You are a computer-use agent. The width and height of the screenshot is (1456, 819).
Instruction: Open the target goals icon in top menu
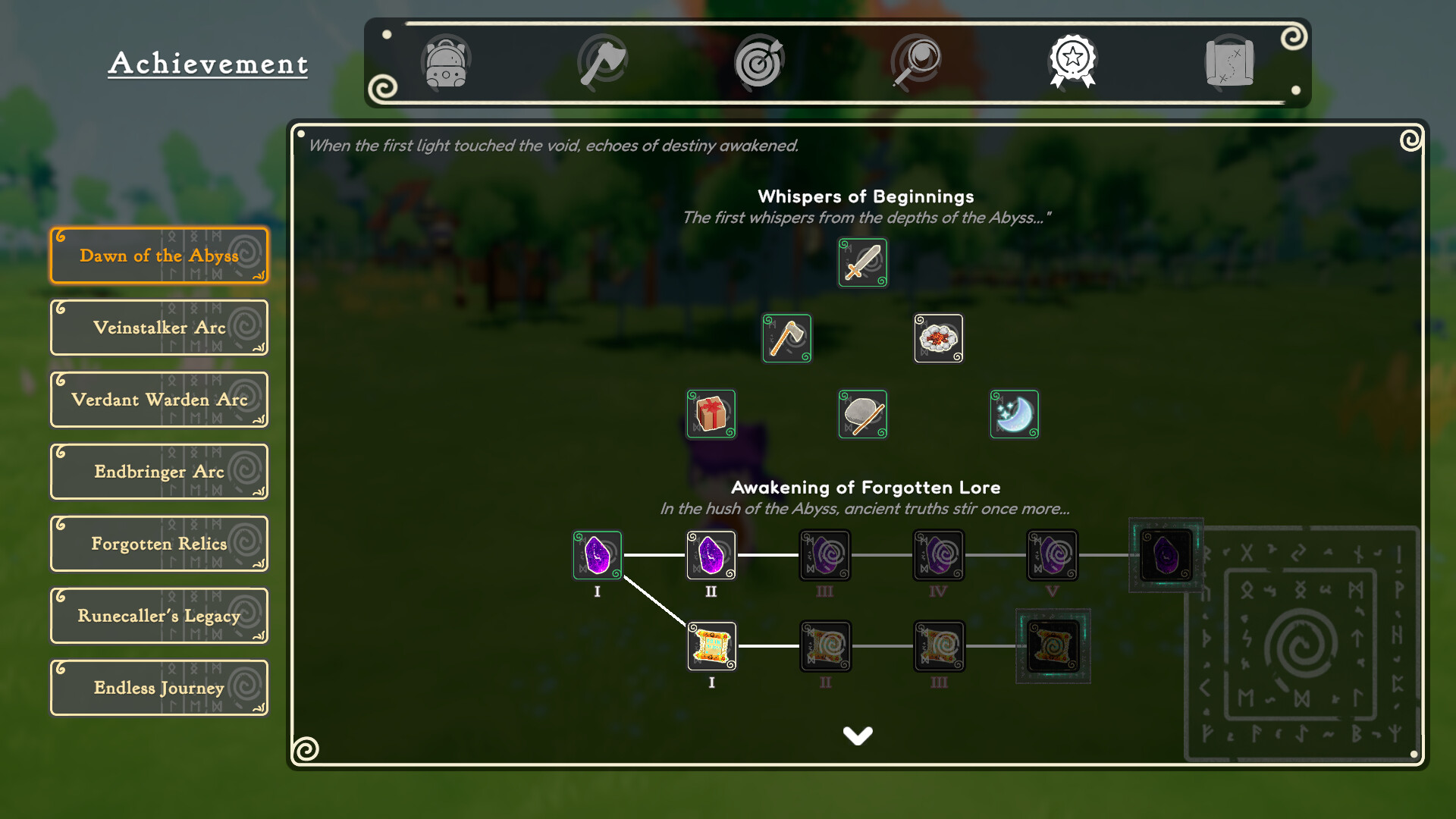[759, 63]
